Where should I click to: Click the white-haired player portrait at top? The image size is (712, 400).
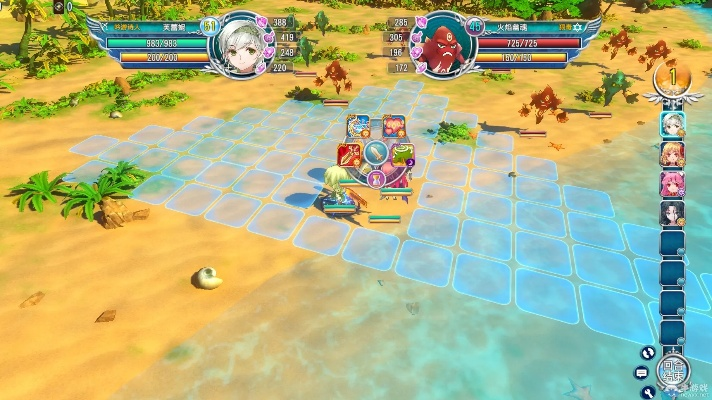point(239,46)
